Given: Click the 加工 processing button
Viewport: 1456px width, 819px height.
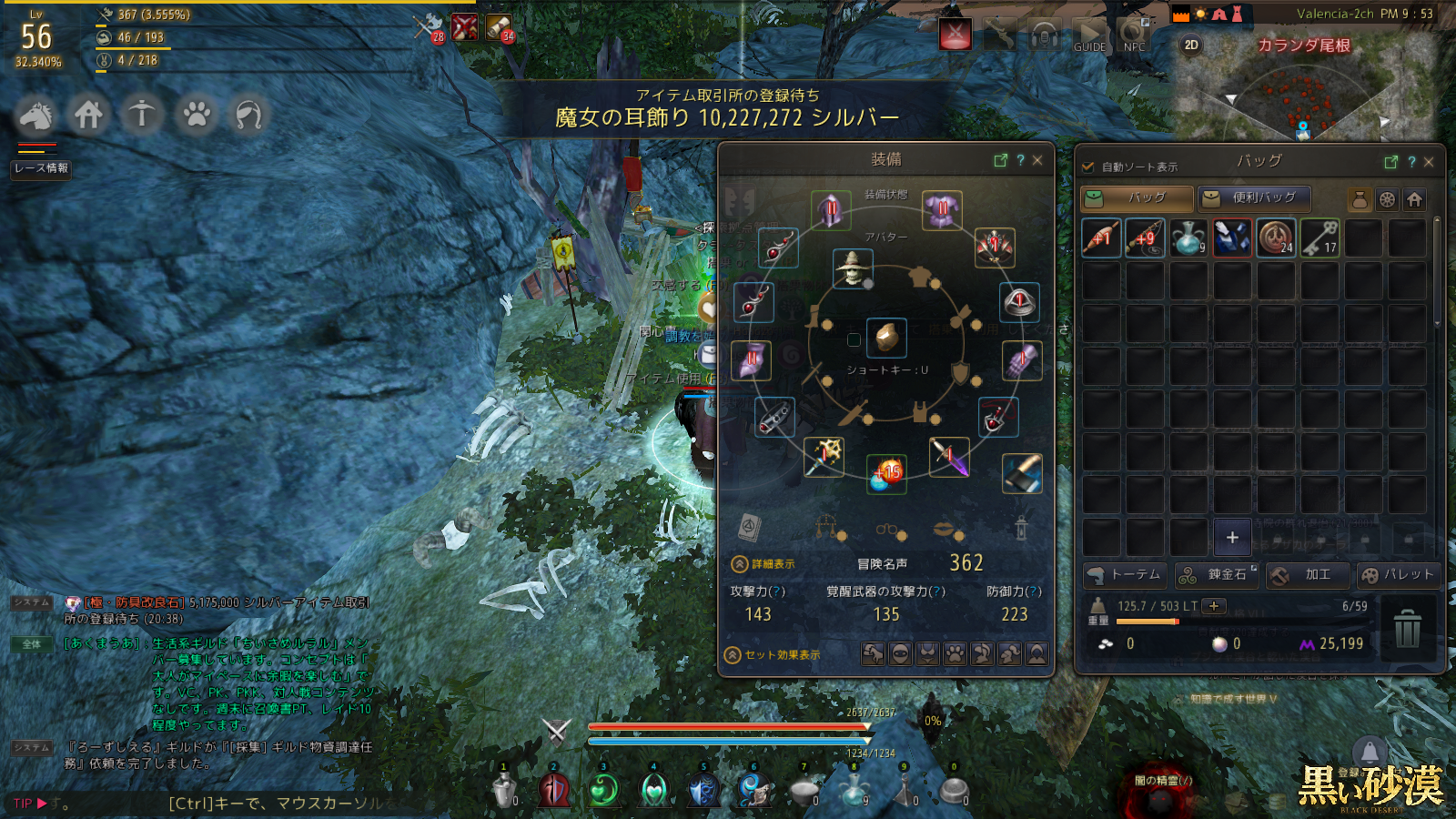Looking at the screenshot, I should pyautogui.click(x=1307, y=575).
